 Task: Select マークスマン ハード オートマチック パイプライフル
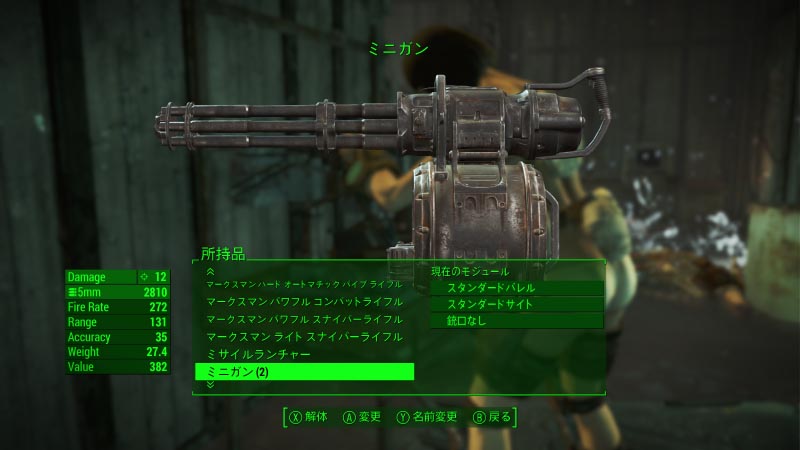pyautogui.click(x=303, y=285)
